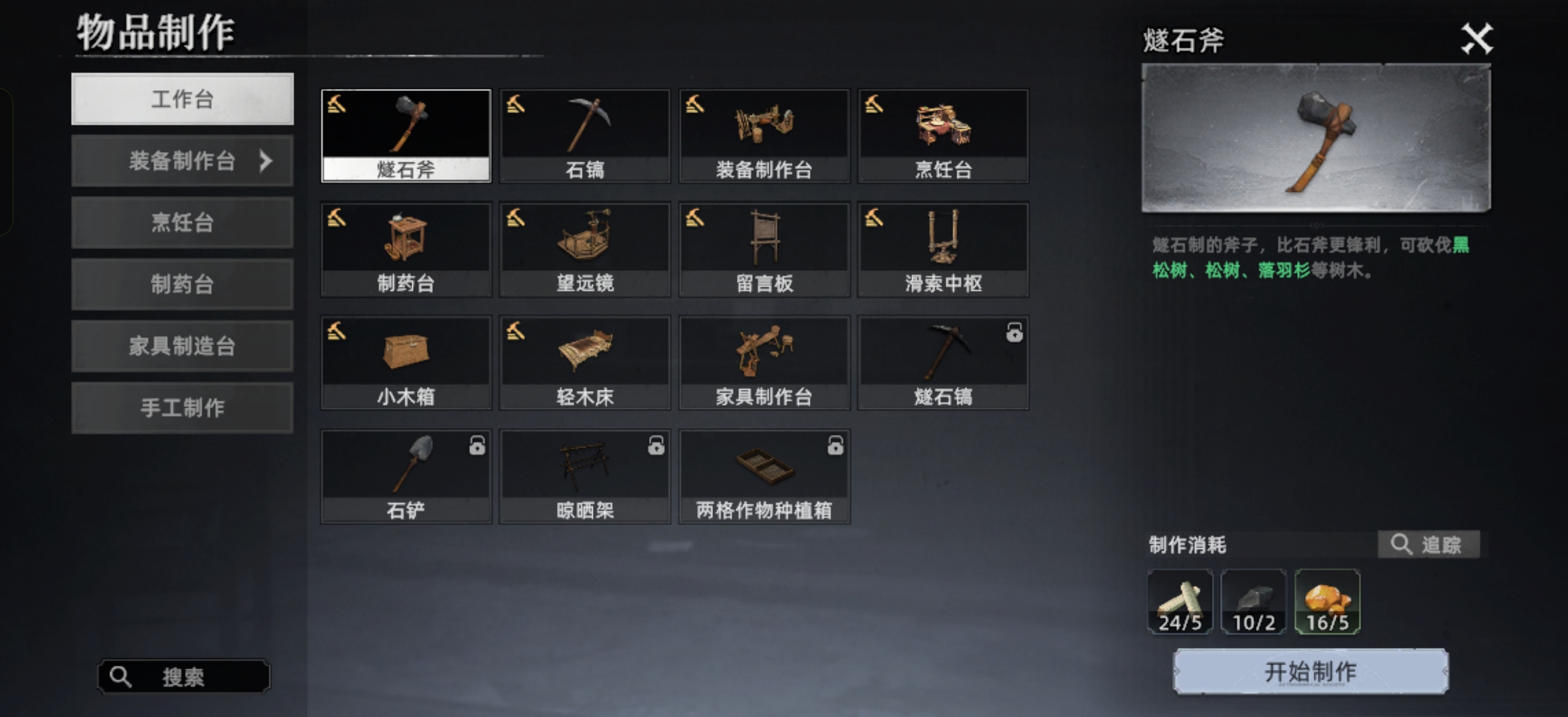Click the lock icon on 两格作物种植箱
This screenshot has height=717, width=1568.
click(x=835, y=448)
